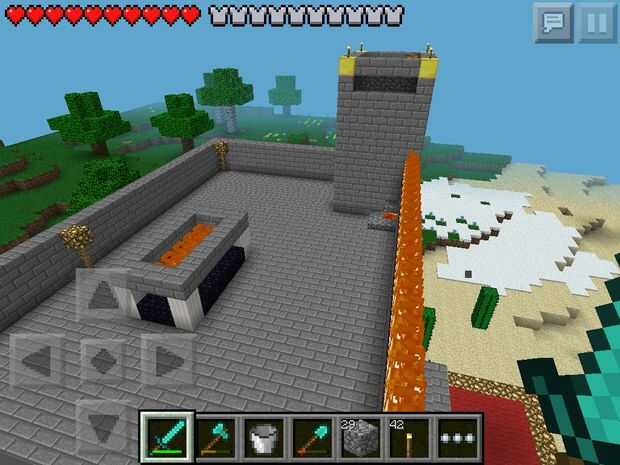Pick the torch stack in the hotbar
620x465 pixels.
[x=409, y=437]
